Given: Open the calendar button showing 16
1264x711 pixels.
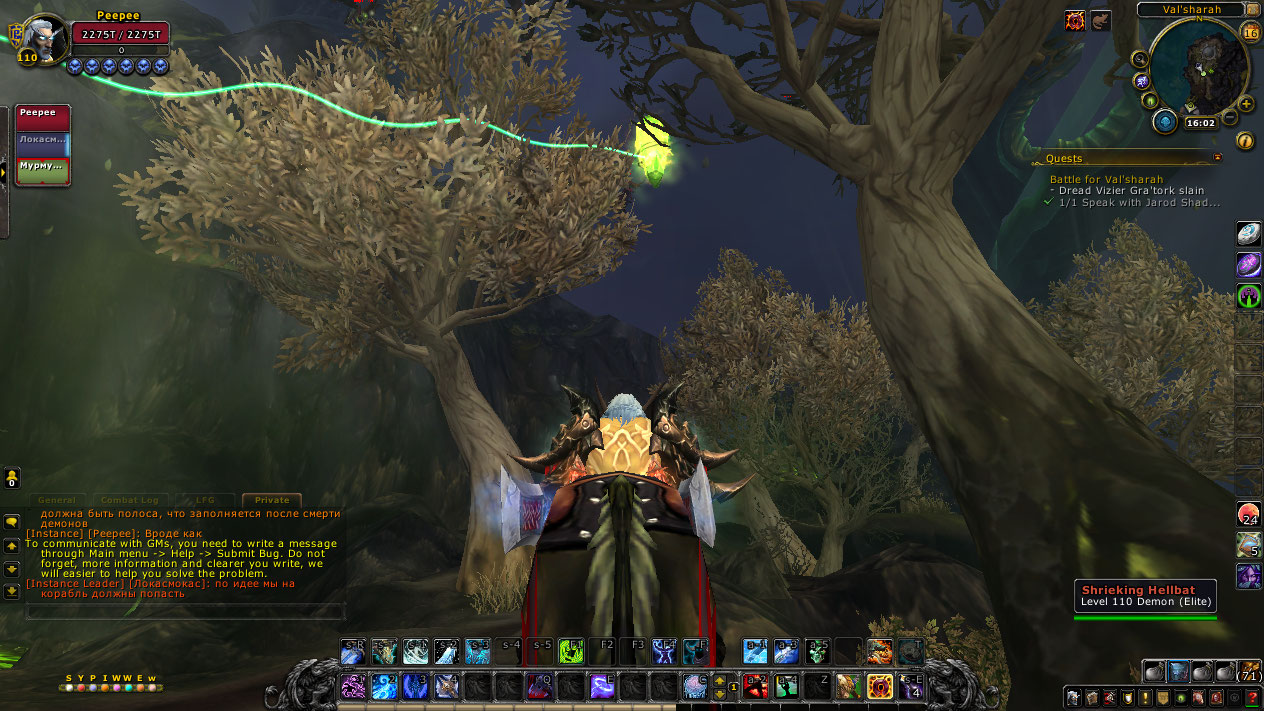Looking at the screenshot, I should (1250, 33).
